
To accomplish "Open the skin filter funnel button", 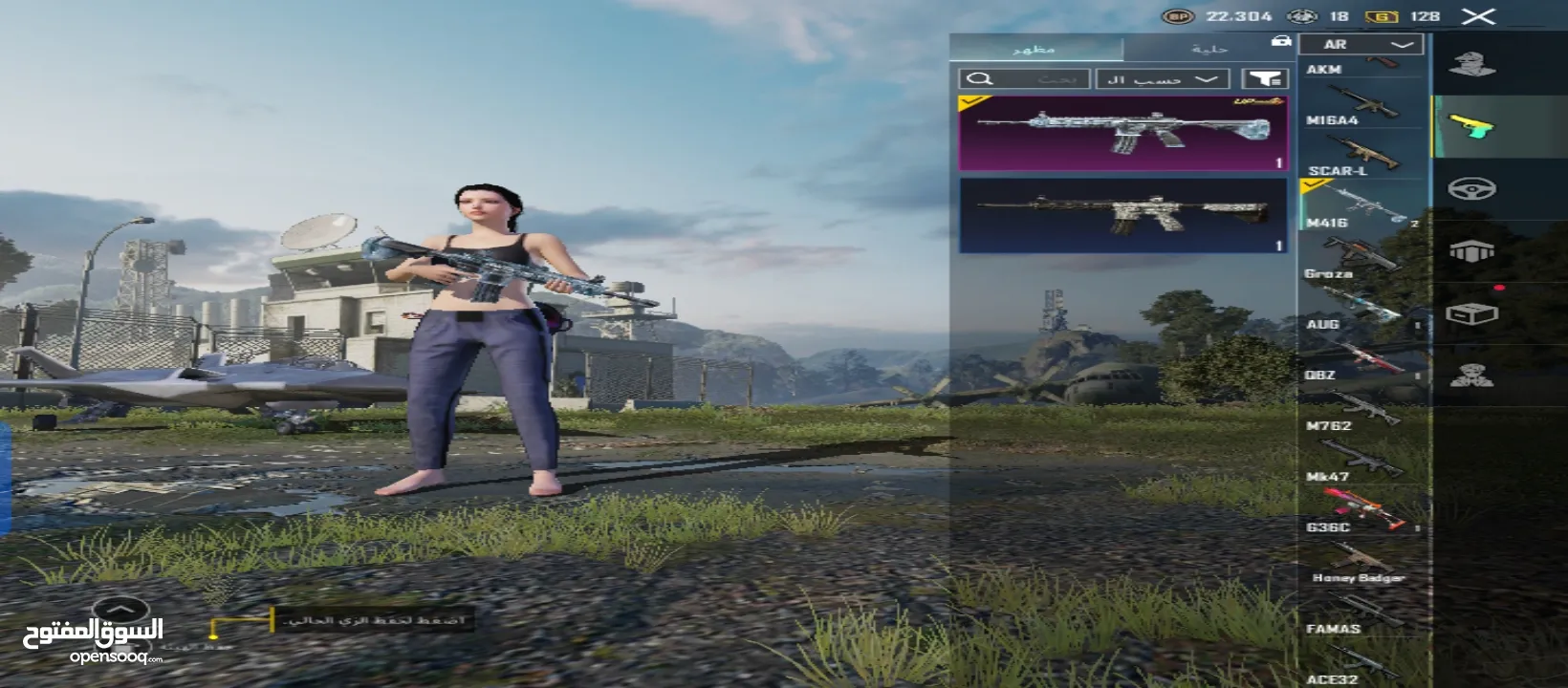I will (1264, 79).
